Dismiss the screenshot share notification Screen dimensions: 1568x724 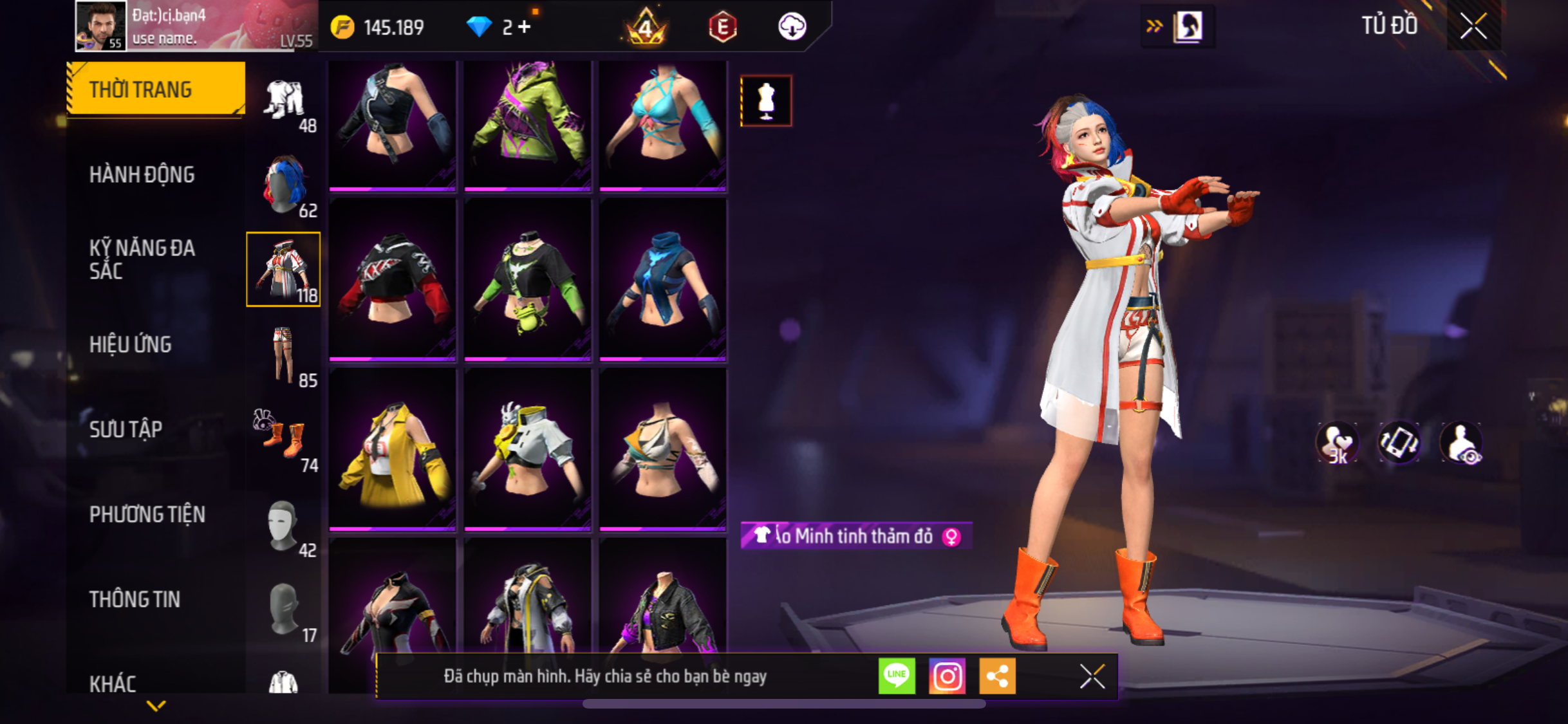point(1092,676)
